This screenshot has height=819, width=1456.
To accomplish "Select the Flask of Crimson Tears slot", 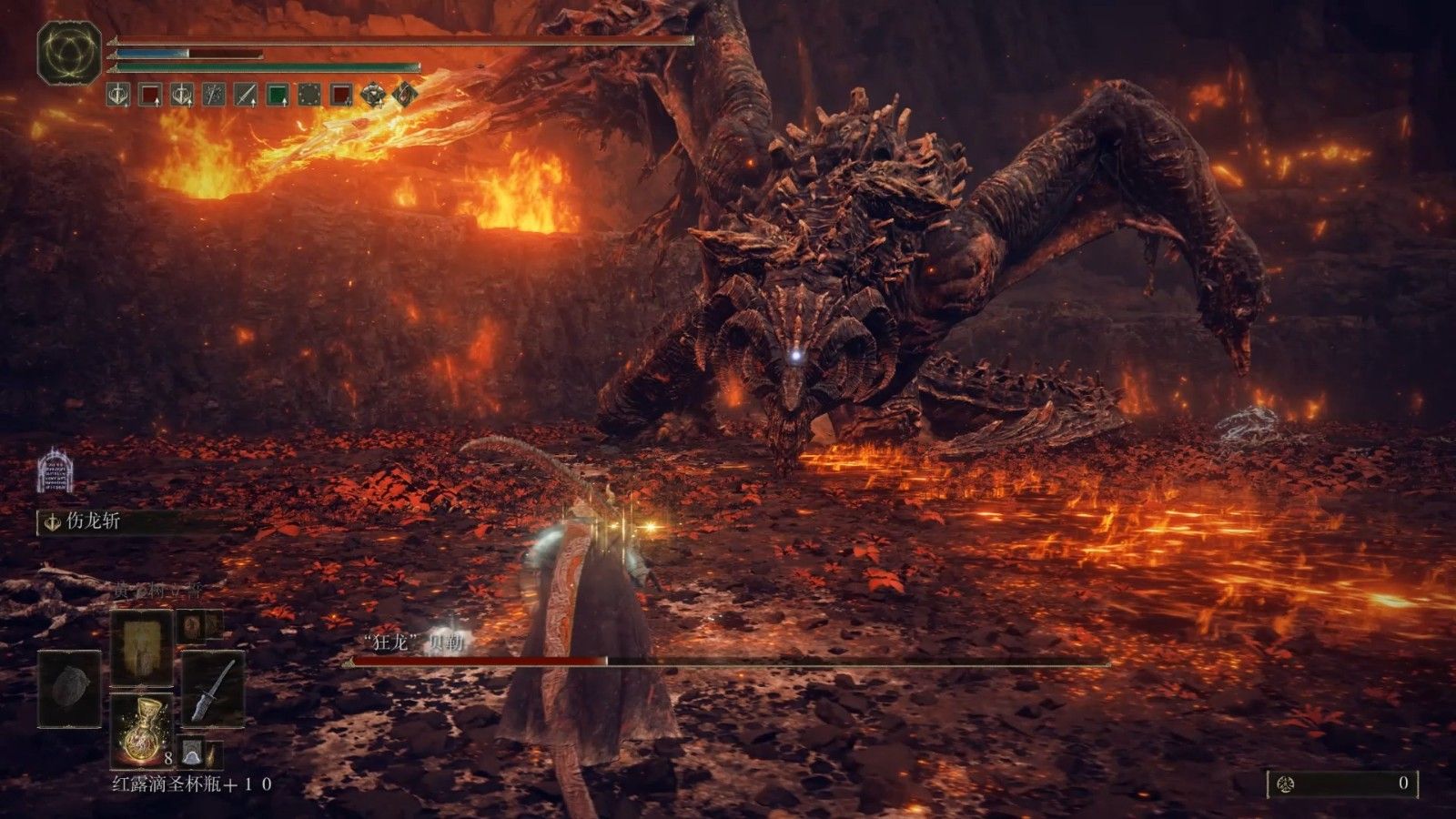I will pos(141,729).
